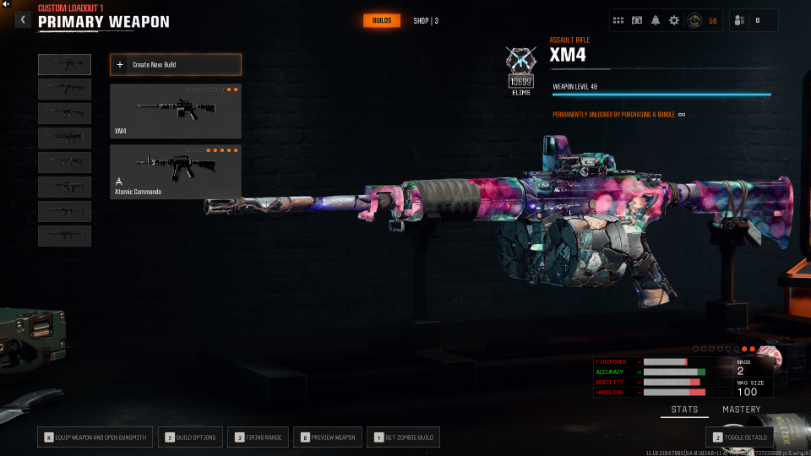Viewport: 811px width, 456px height.
Task: Choose the Atomic Commando build
Action: pyautogui.click(x=175, y=171)
